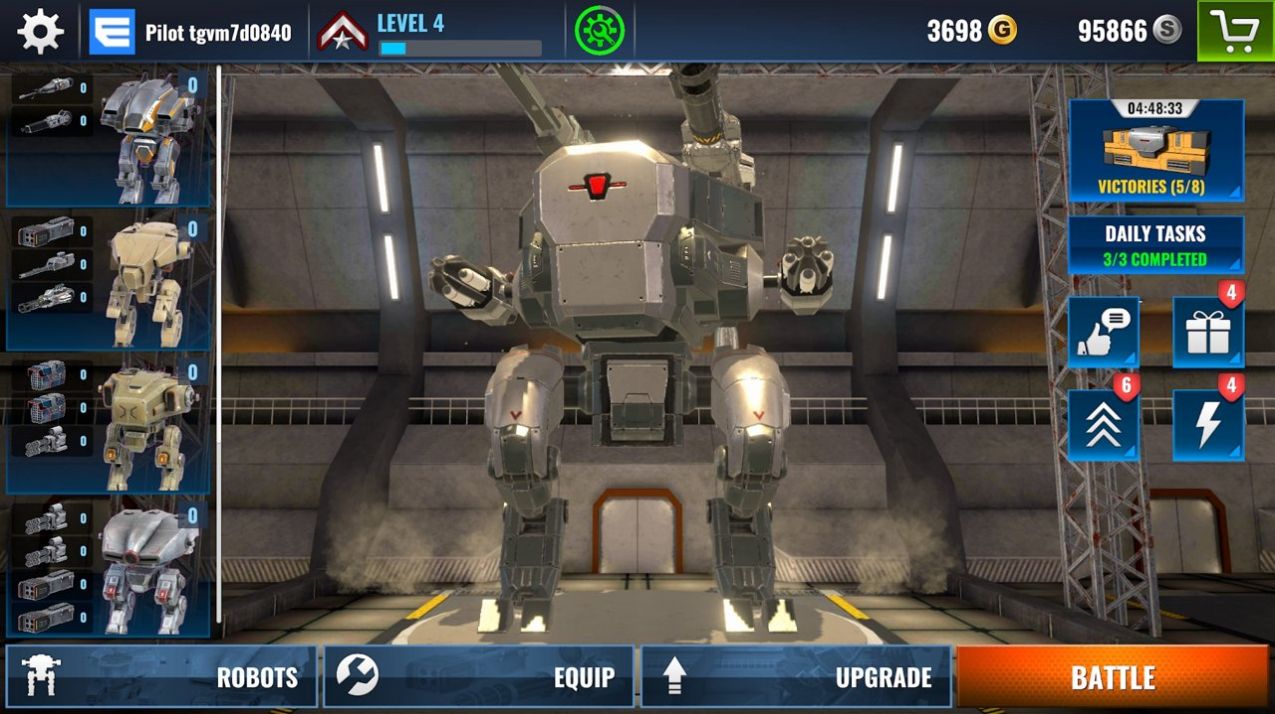Viewport: 1275px width, 714px height.
Task: Open the settings gear menu
Action: [x=40, y=32]
